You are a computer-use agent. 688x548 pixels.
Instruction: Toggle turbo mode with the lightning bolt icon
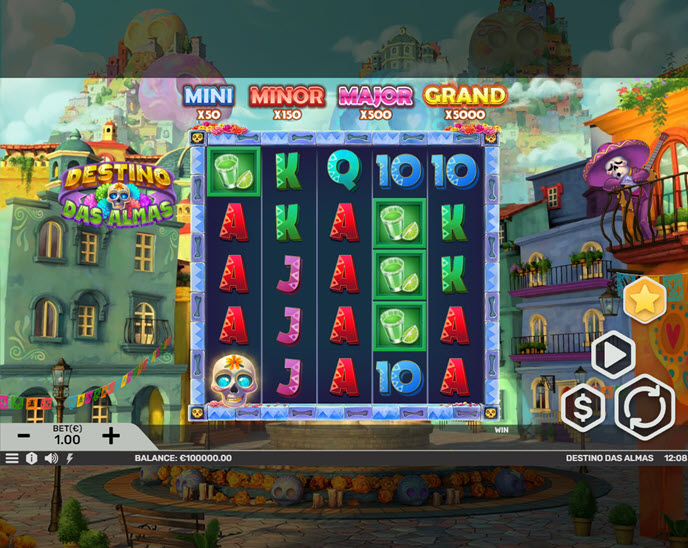pos(69,458)
